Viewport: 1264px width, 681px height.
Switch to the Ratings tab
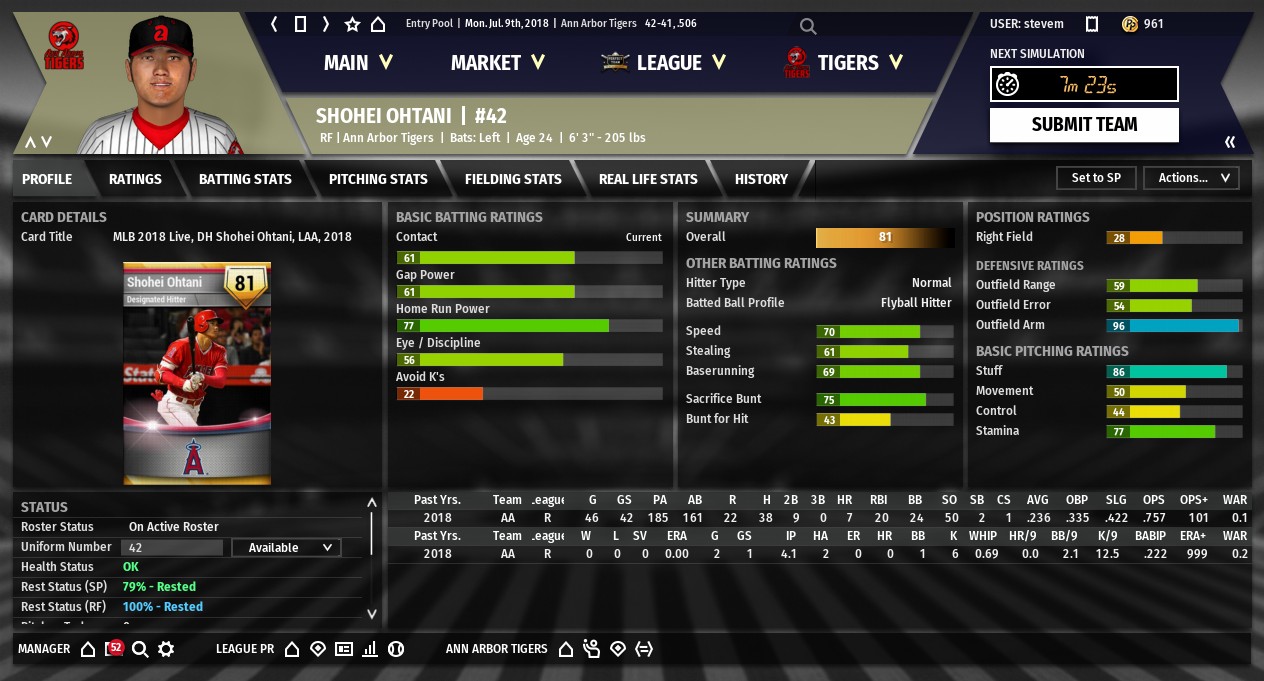pyautogui.click(x=135, y=179)
